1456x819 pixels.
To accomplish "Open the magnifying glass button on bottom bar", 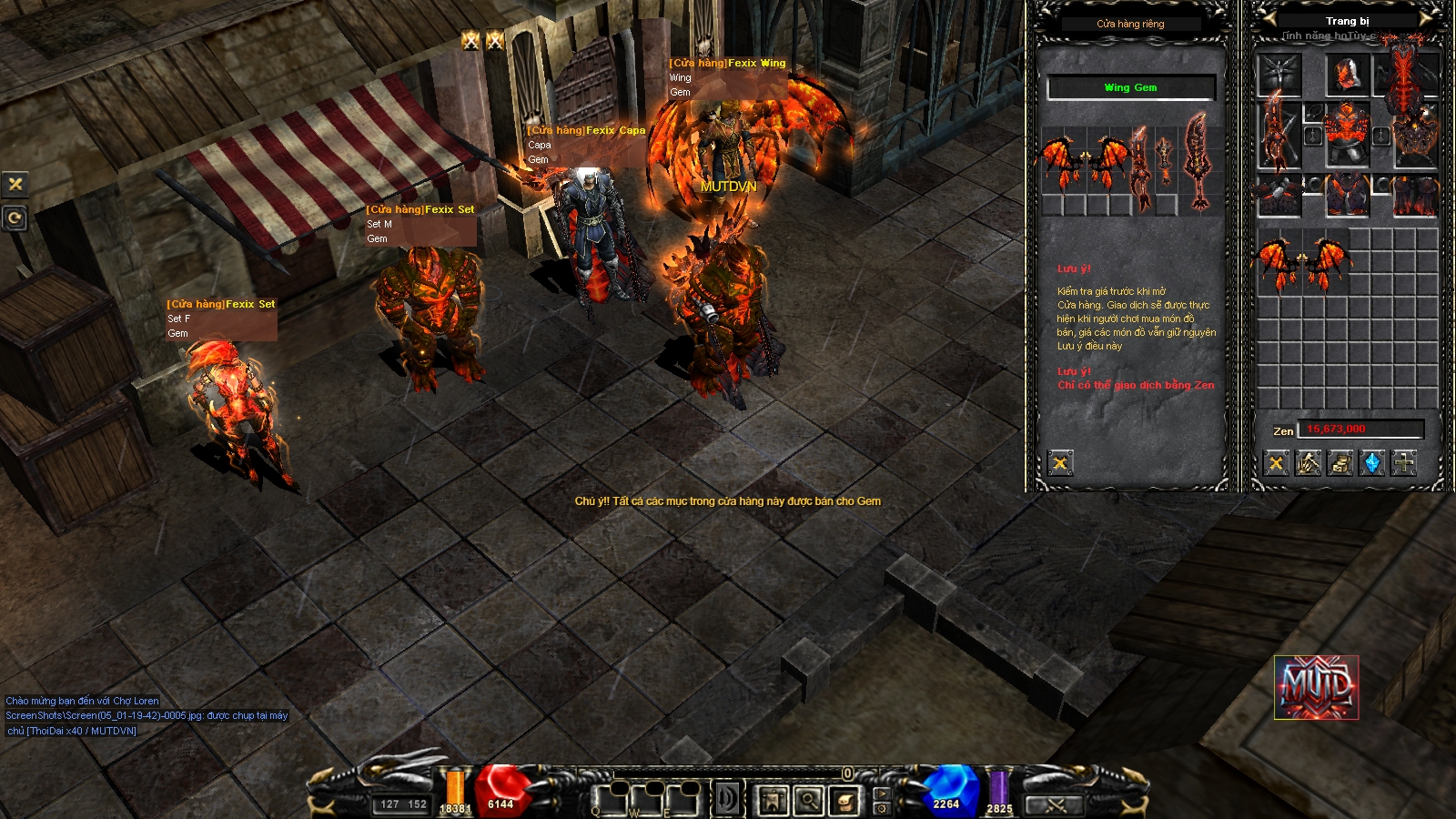I will coord(808,801).
